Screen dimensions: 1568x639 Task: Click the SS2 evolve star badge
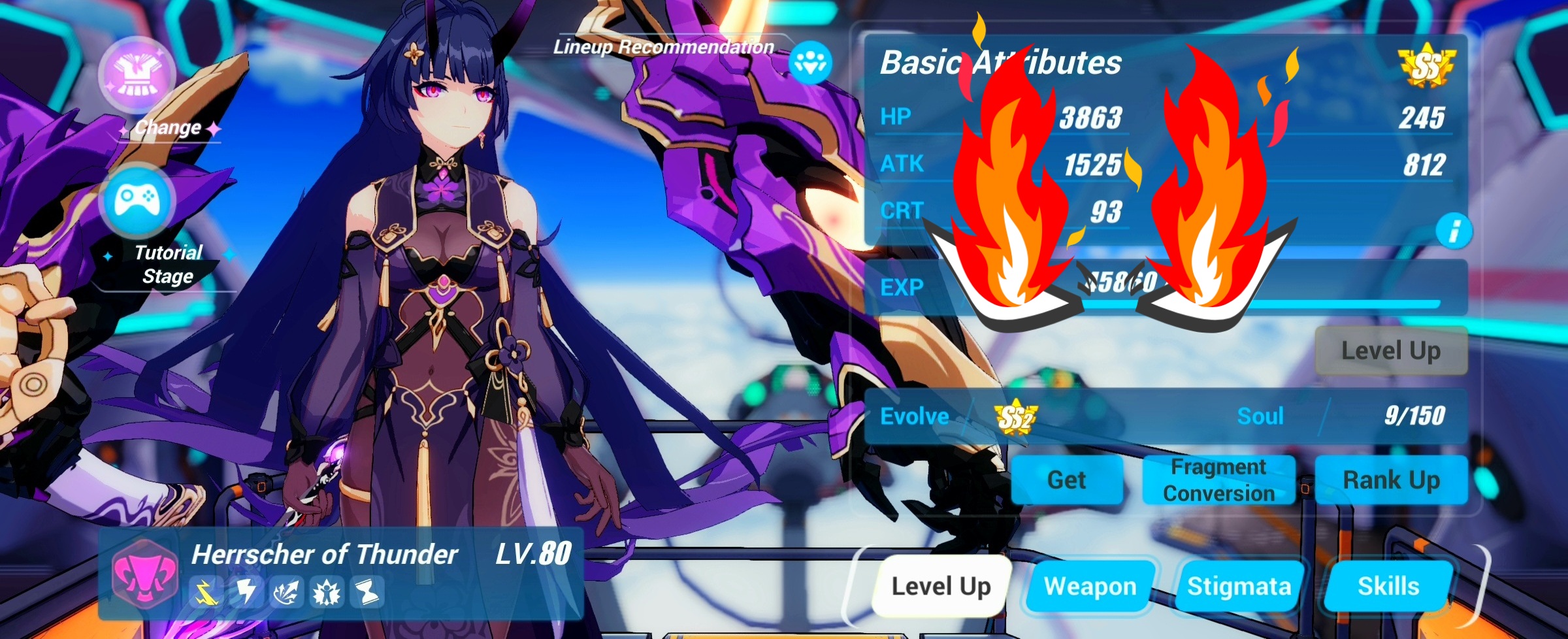pos(1016,416)
